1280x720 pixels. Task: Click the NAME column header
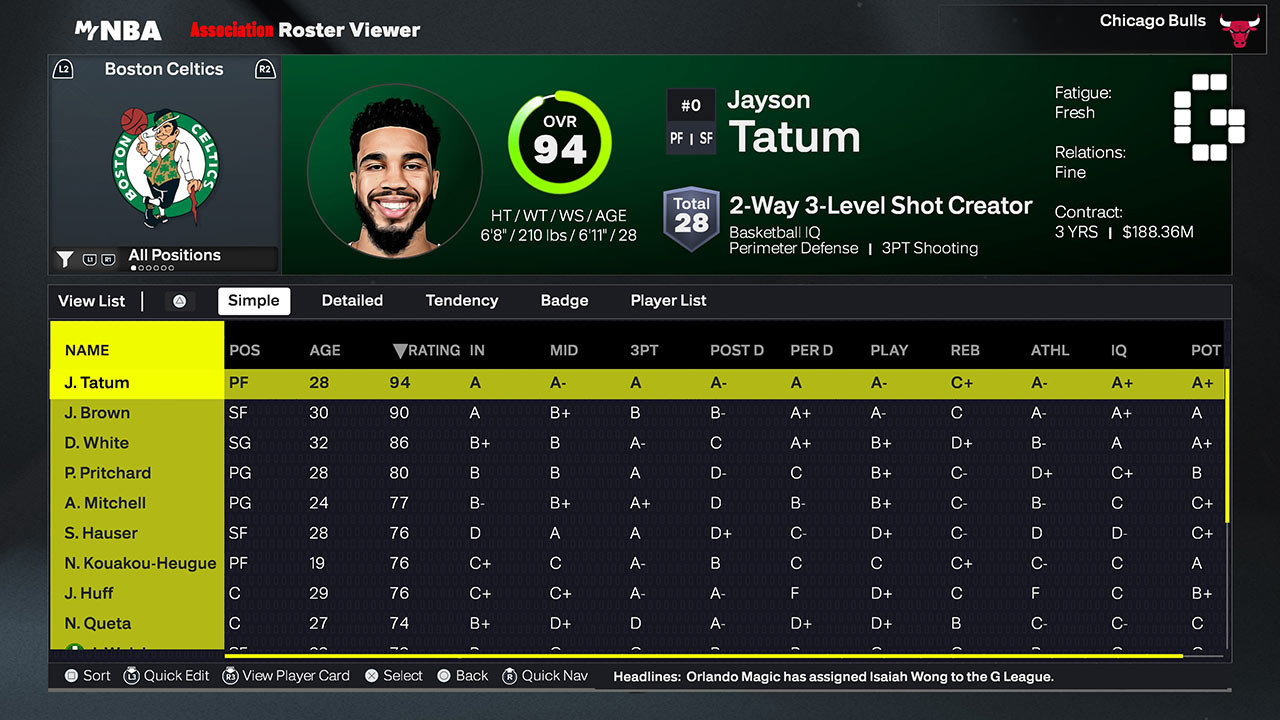[87, 350]
